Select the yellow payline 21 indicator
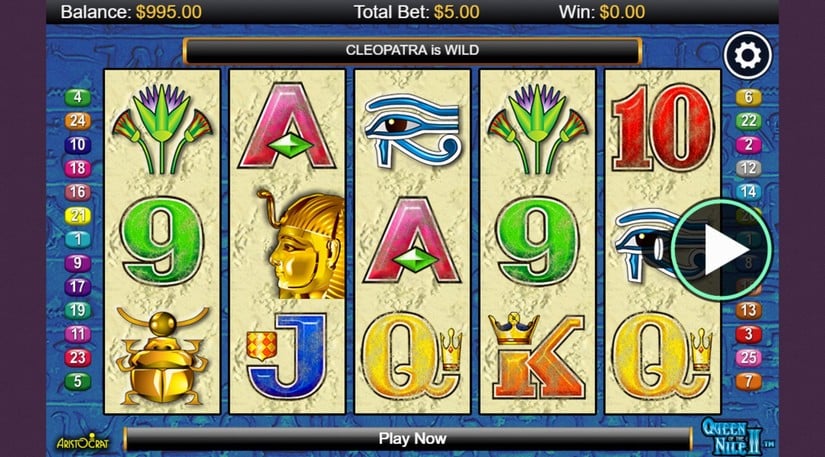Viewport: 825px width, 457px height. point(77,216)
